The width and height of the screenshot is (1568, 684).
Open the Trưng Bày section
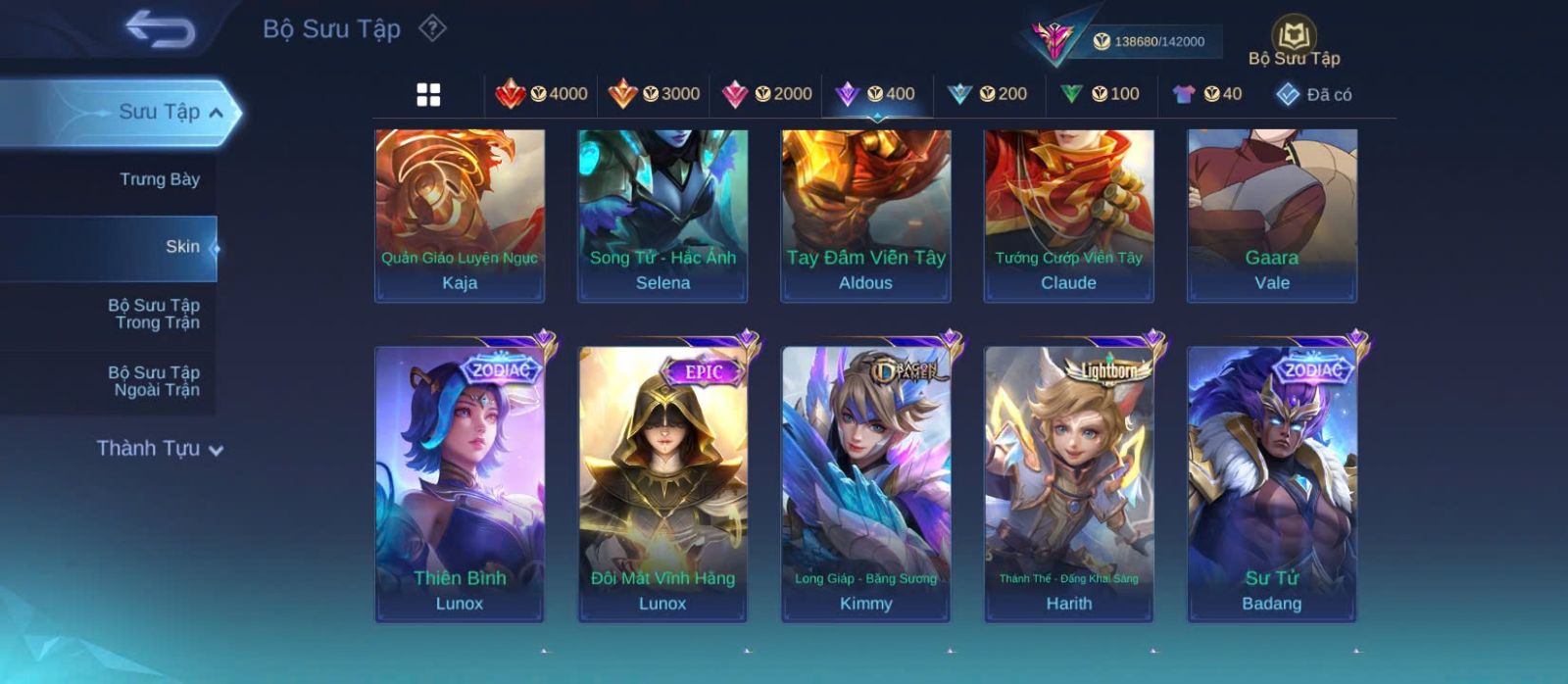pyautogui.click(x=159, y=179)
